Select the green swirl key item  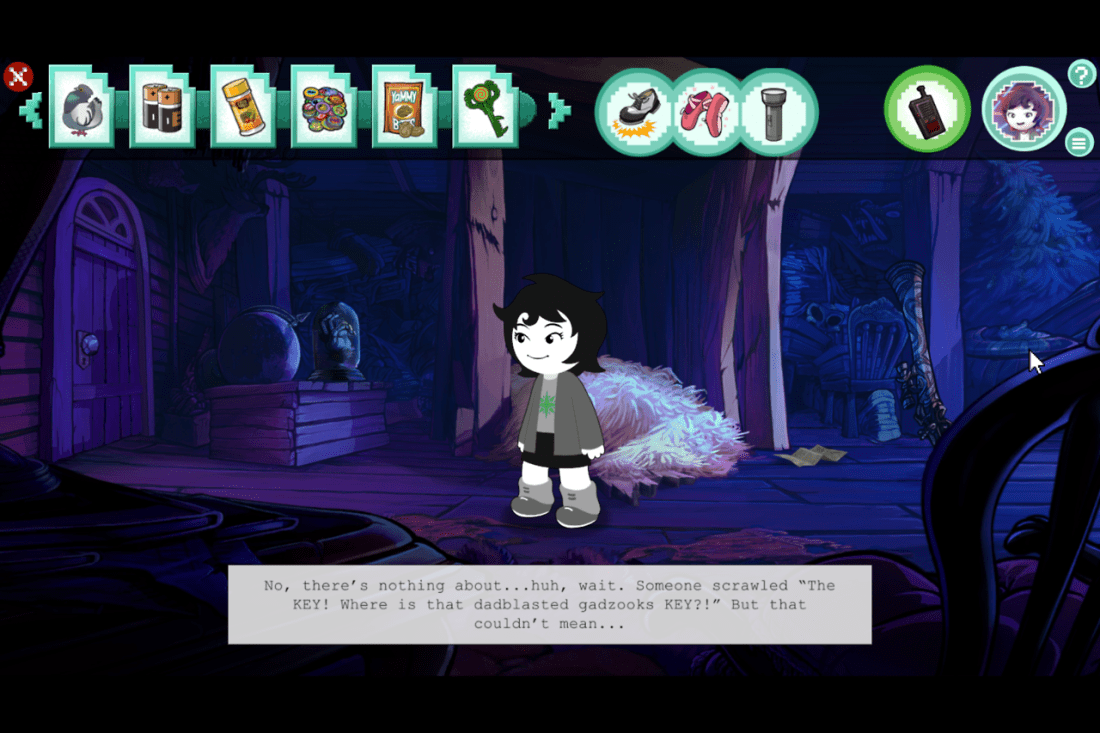485,107
